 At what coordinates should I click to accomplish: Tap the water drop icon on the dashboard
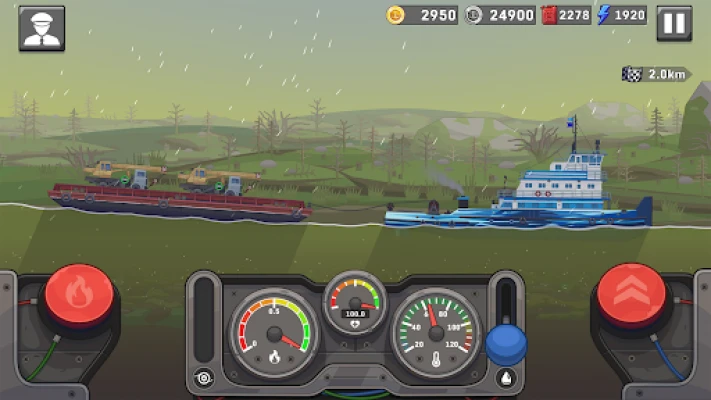(x=505, y=378)
